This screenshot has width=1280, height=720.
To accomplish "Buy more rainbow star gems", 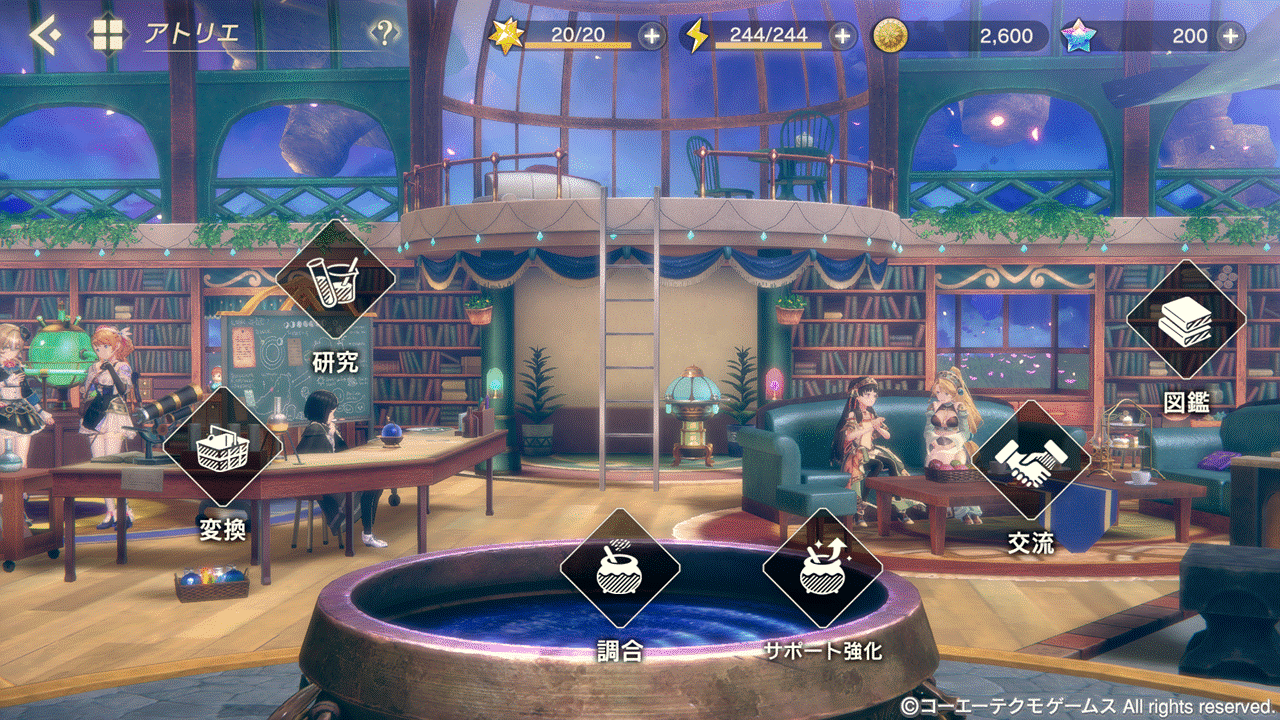I will click(1230, 36).
